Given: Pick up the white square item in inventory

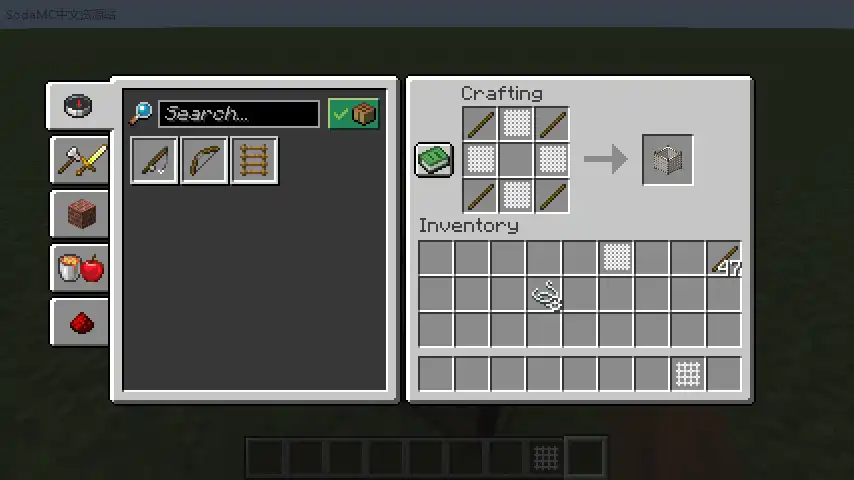Looking at the screenshot, I should (x=616, y=258).
